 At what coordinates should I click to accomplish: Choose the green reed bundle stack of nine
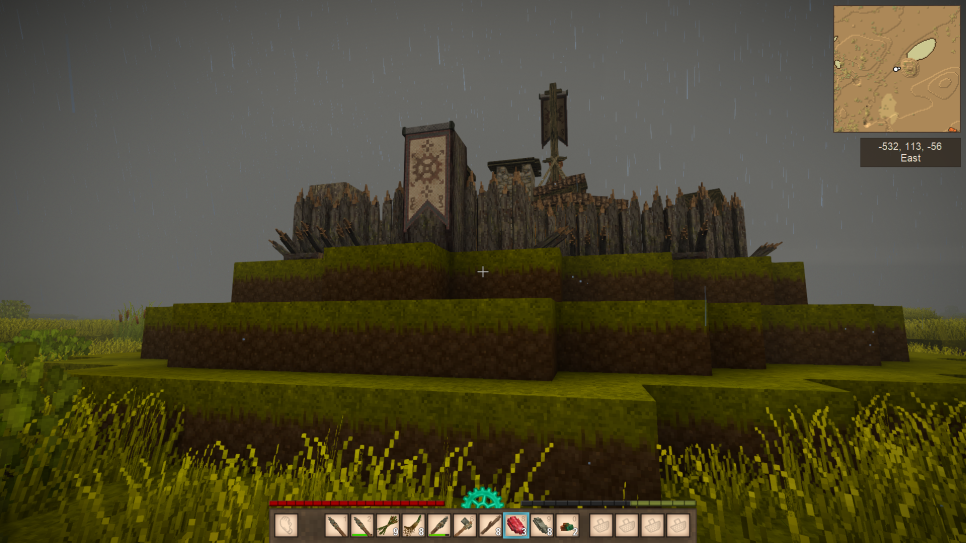[x=386, y=525]
